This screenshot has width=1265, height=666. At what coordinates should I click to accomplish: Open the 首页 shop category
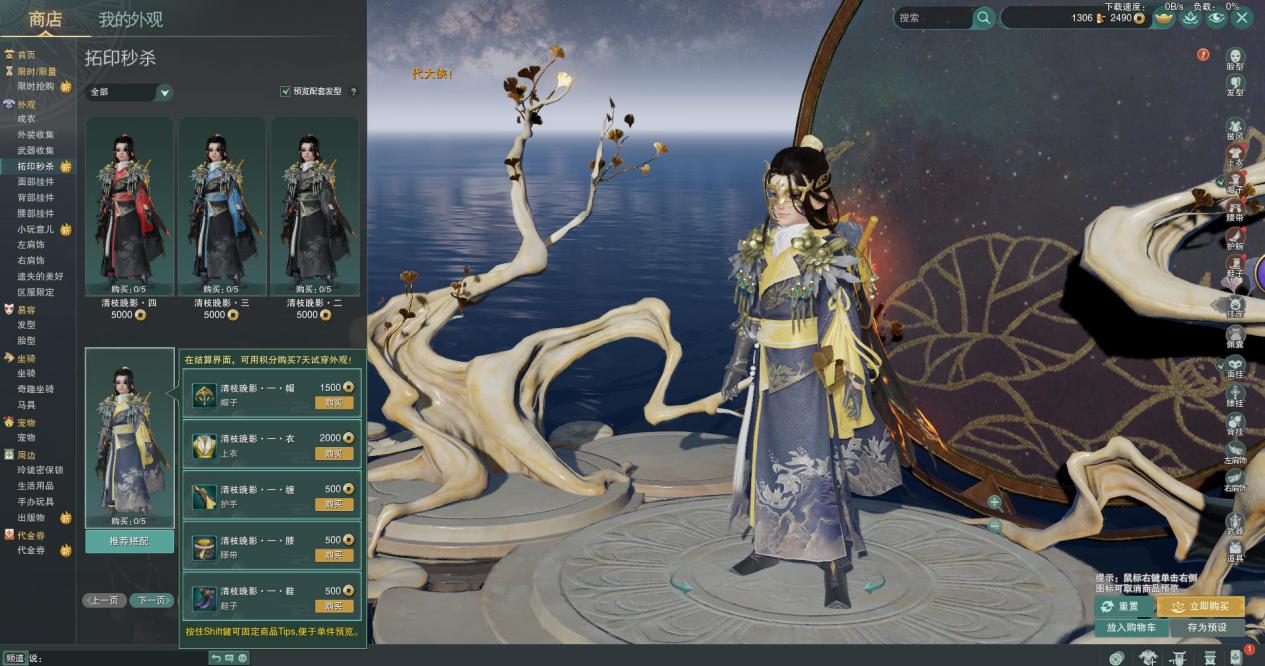pyautogui.click(x=26, y=55)
